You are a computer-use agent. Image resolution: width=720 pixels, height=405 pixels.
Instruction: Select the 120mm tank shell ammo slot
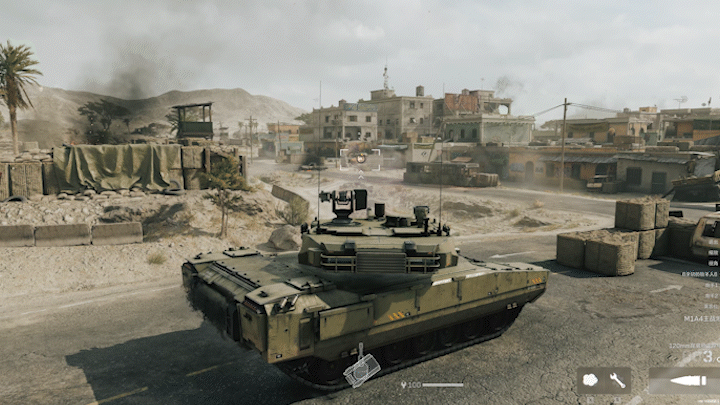[683, 380]
